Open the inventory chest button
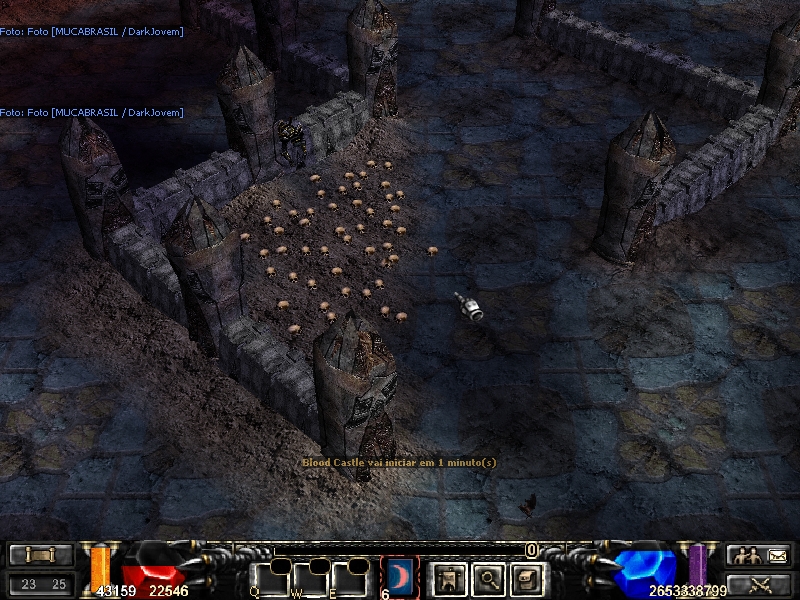Viewport: 800px width, 600px height. [526, 577]
